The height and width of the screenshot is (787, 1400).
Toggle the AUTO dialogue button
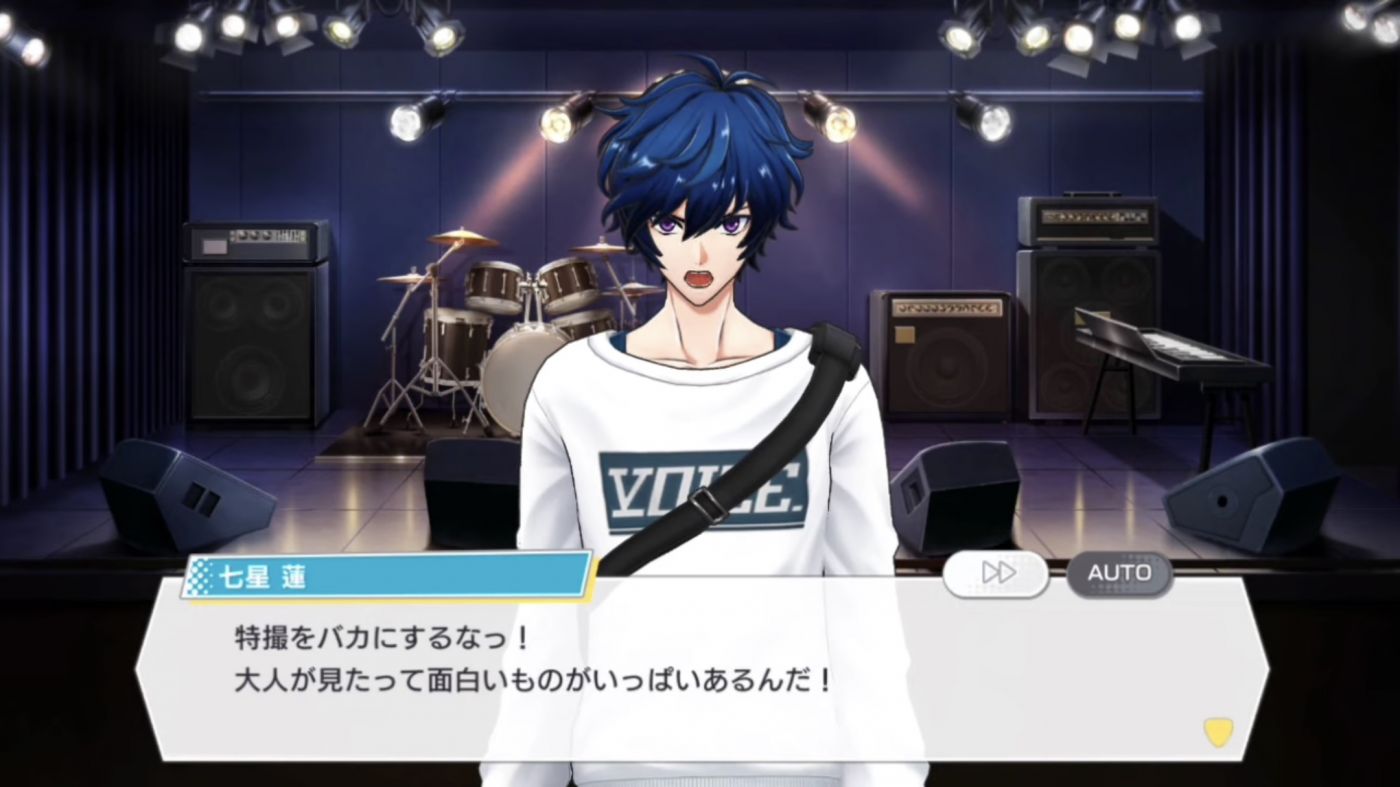coord(1119,573)
